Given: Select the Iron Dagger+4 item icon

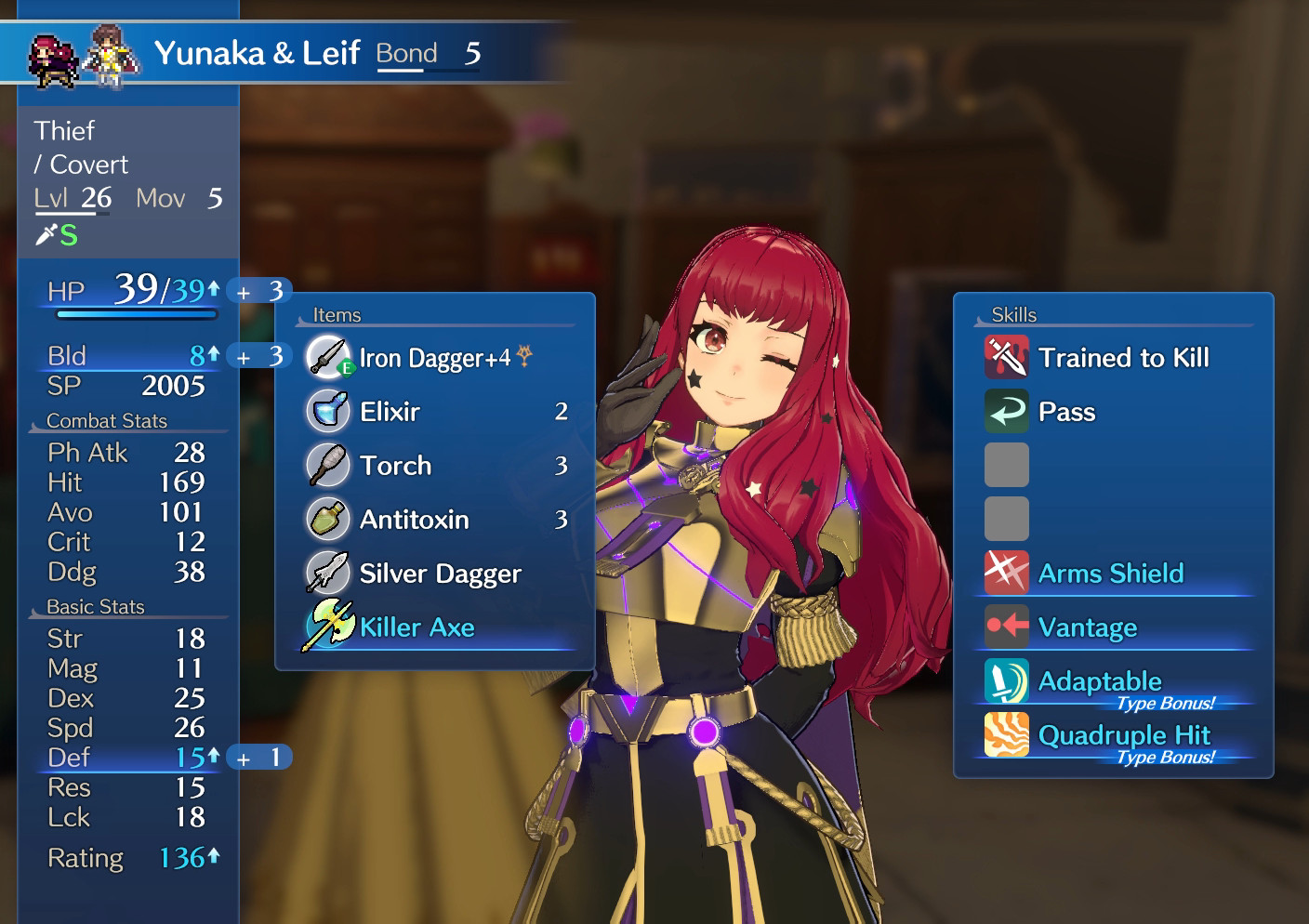Looking at the screenshot, I should (327, 358).
